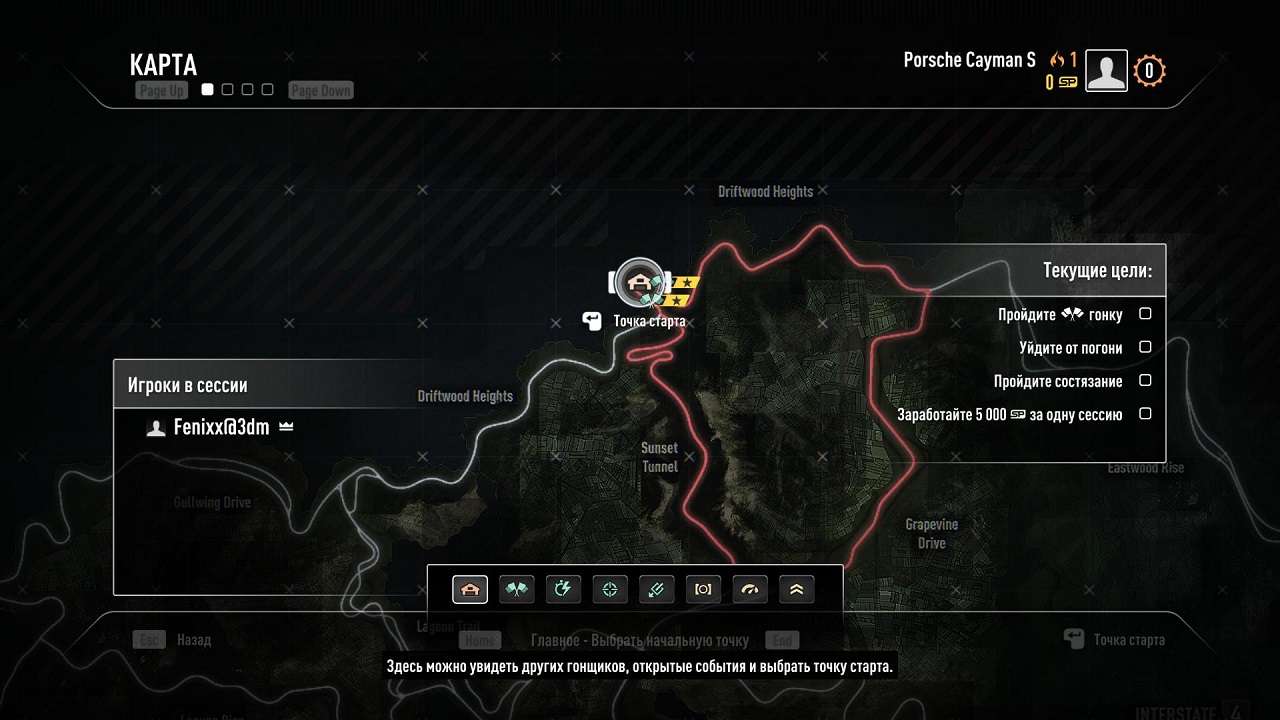Click the orange gear level badge
This screenshot has height=720, width=1280.
pyautogui.click(x=1149, y=71)
